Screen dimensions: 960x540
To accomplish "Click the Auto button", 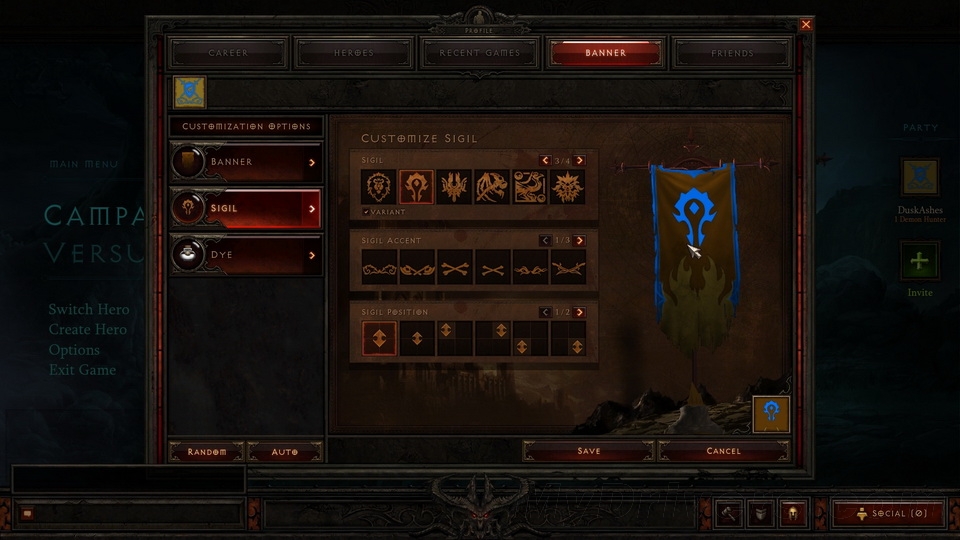I will point(285,452).
